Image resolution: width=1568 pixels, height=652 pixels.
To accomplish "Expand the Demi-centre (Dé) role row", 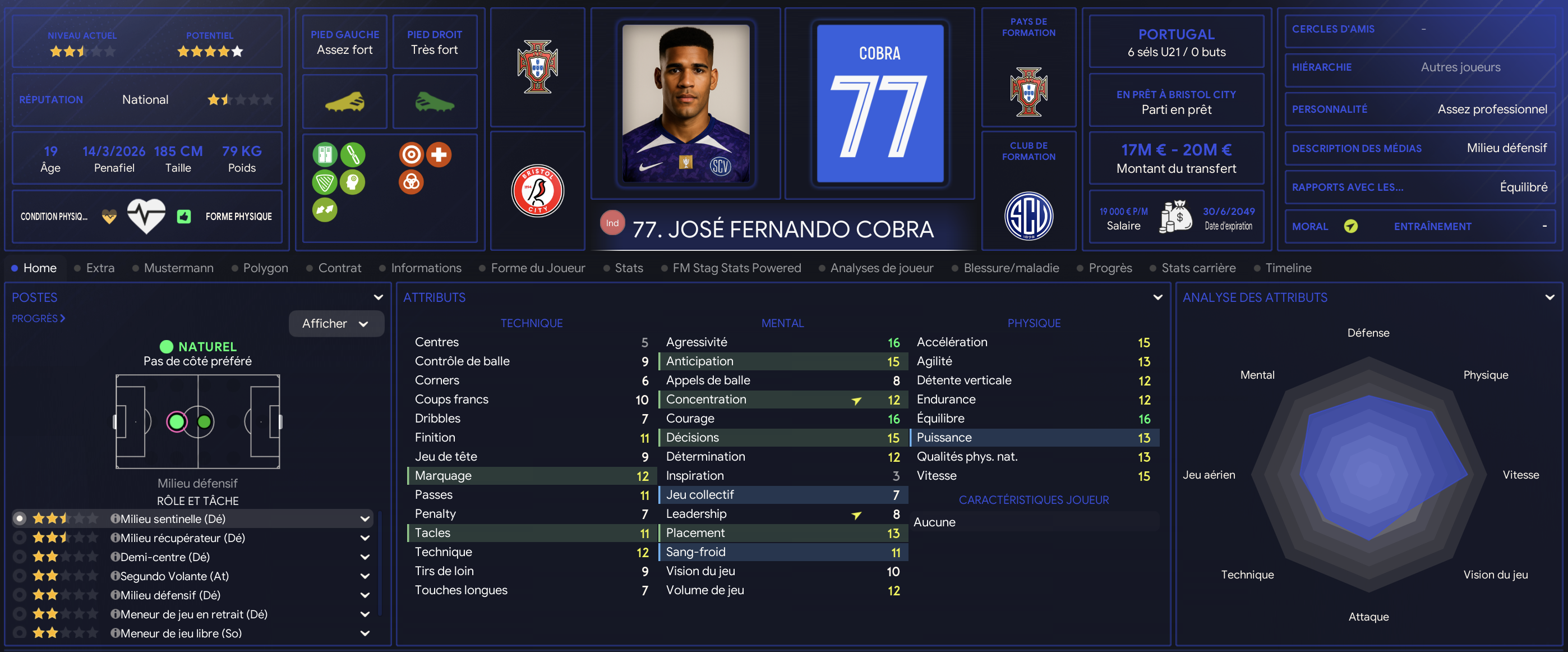I will (x=365, y=557).
